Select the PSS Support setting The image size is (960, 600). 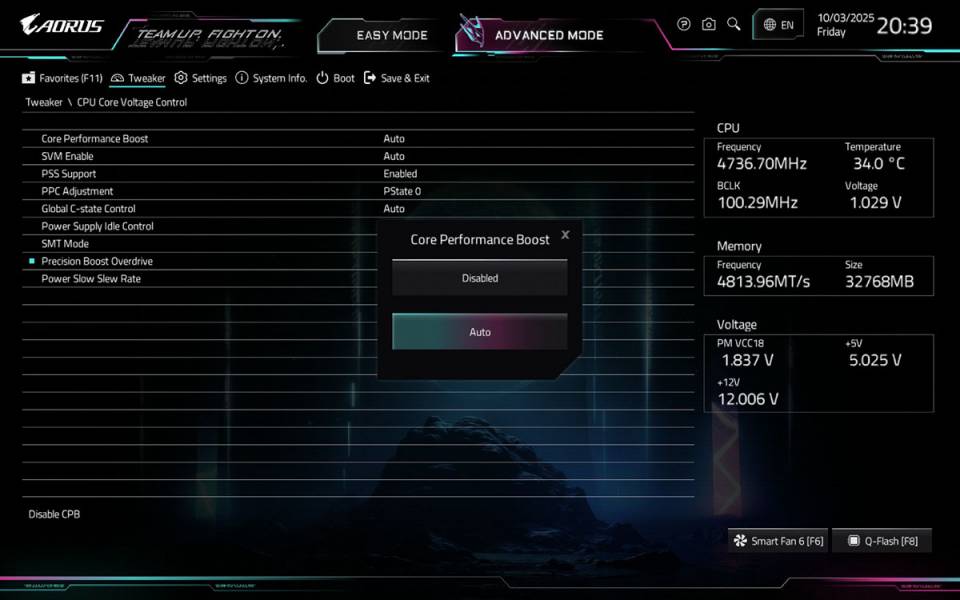tap(69, 174)
